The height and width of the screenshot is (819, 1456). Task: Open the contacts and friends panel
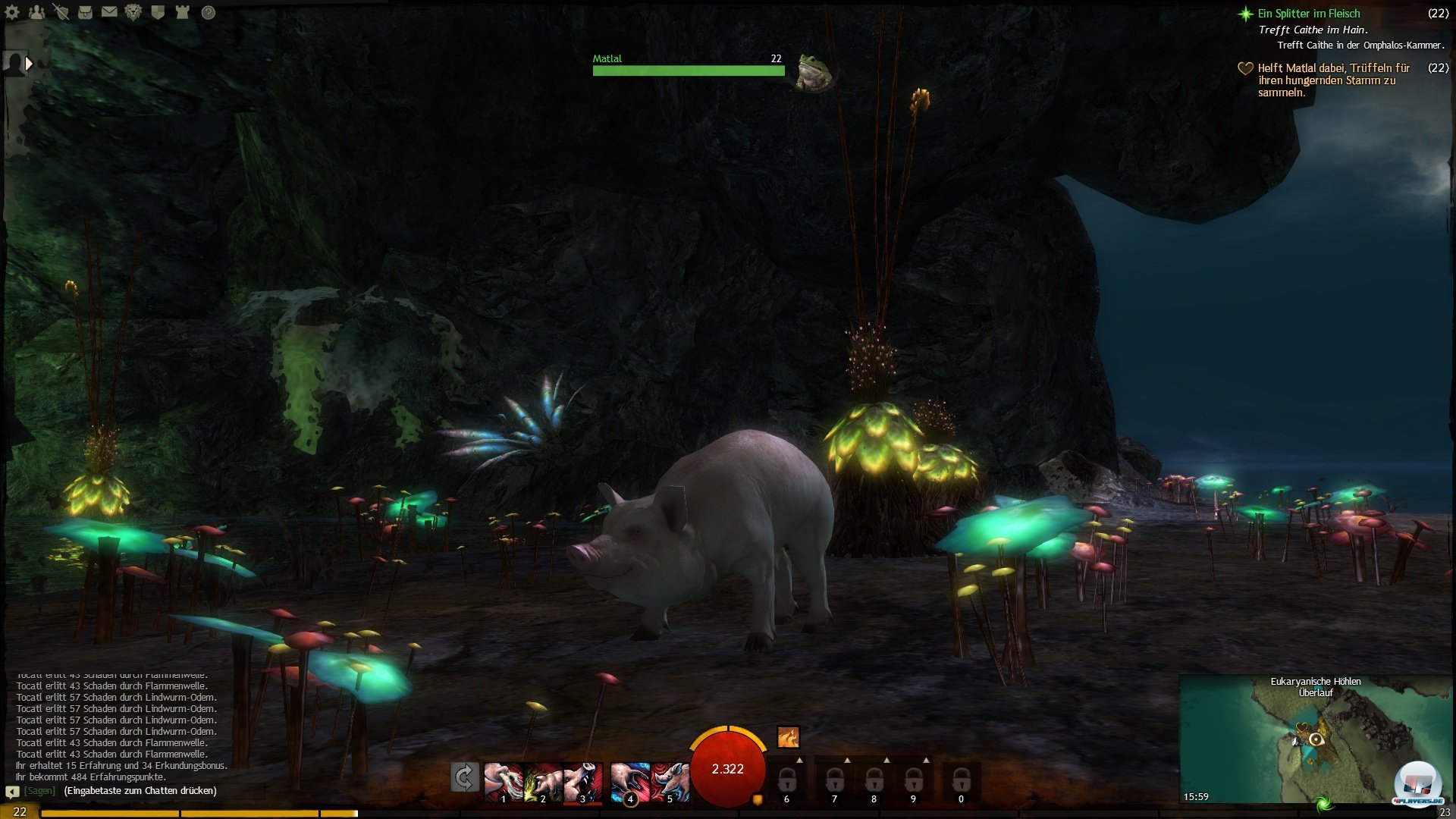click(x=36, y=12)
